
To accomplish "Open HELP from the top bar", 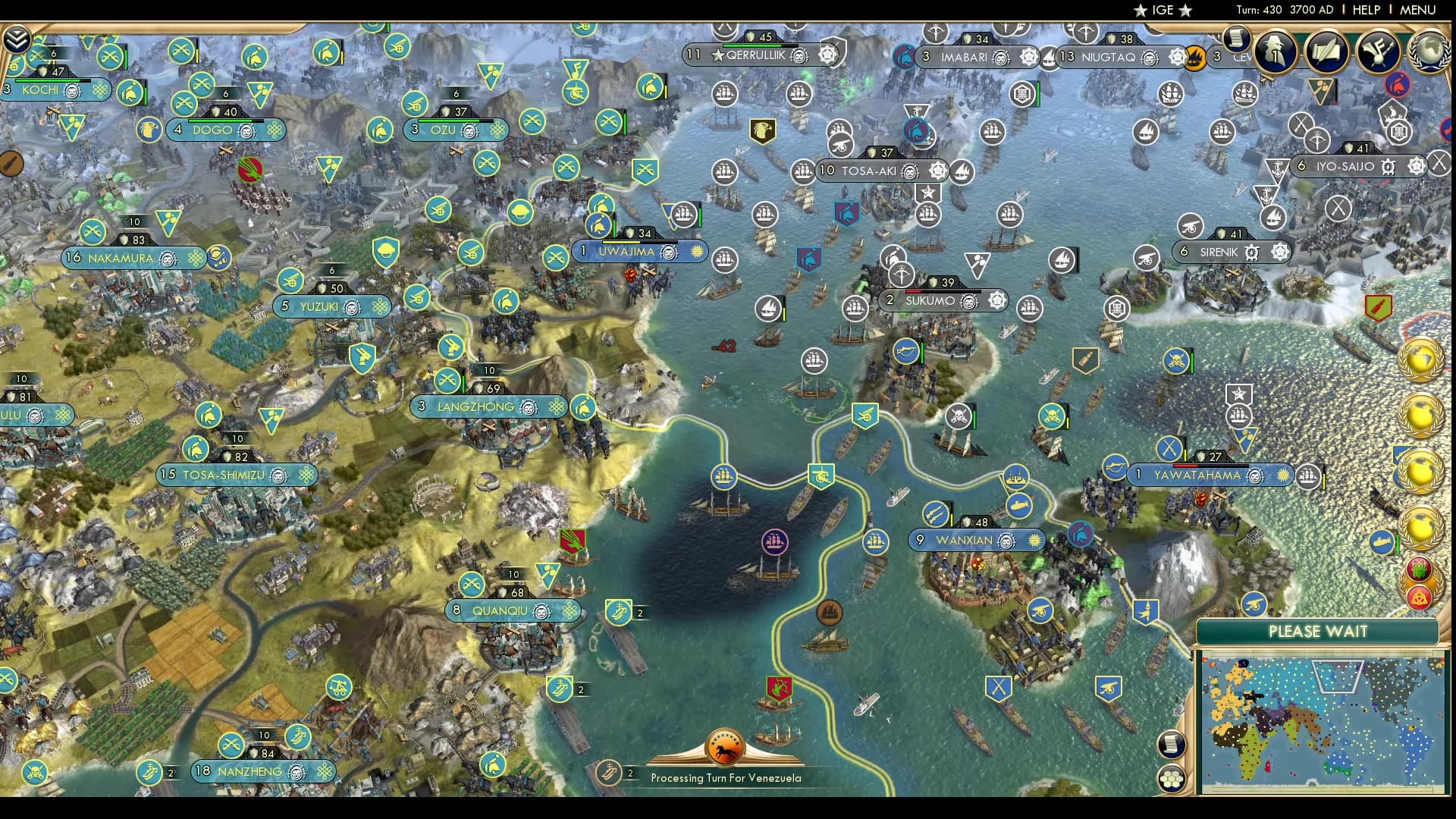I will pyautogui.click(x=1365, y=10).
